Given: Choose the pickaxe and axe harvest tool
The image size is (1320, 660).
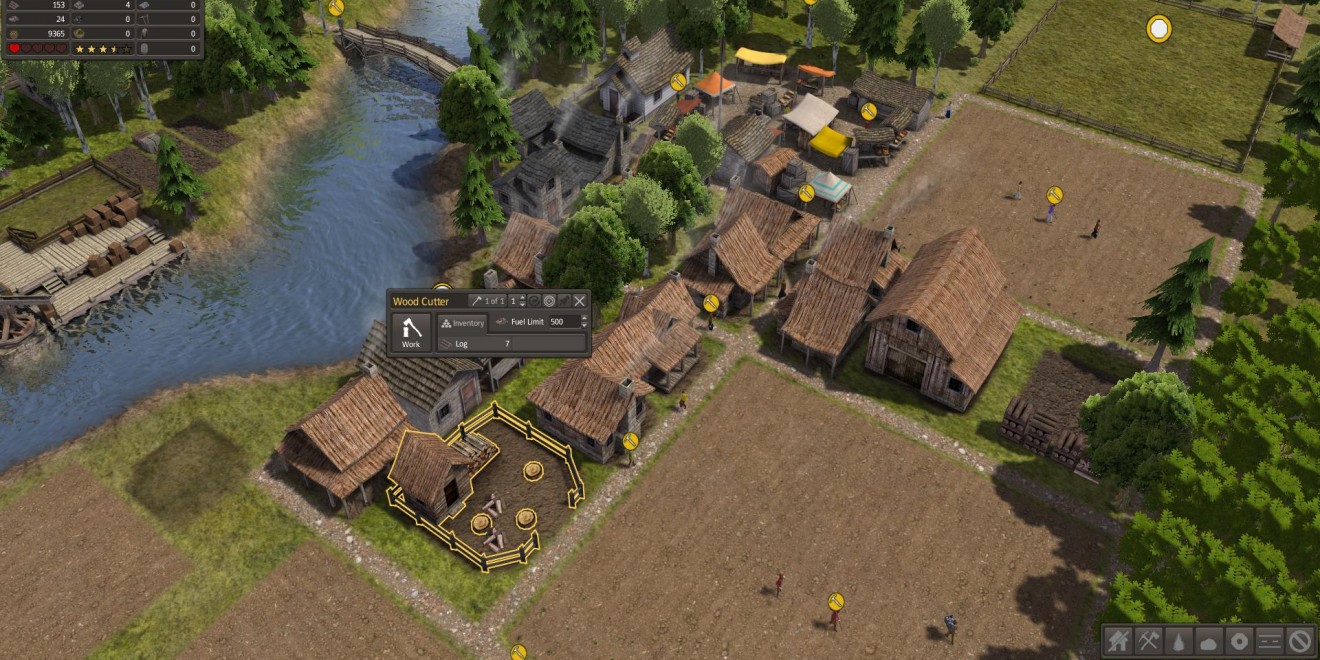Looking at the screenshot, I should pos(1149,640).
